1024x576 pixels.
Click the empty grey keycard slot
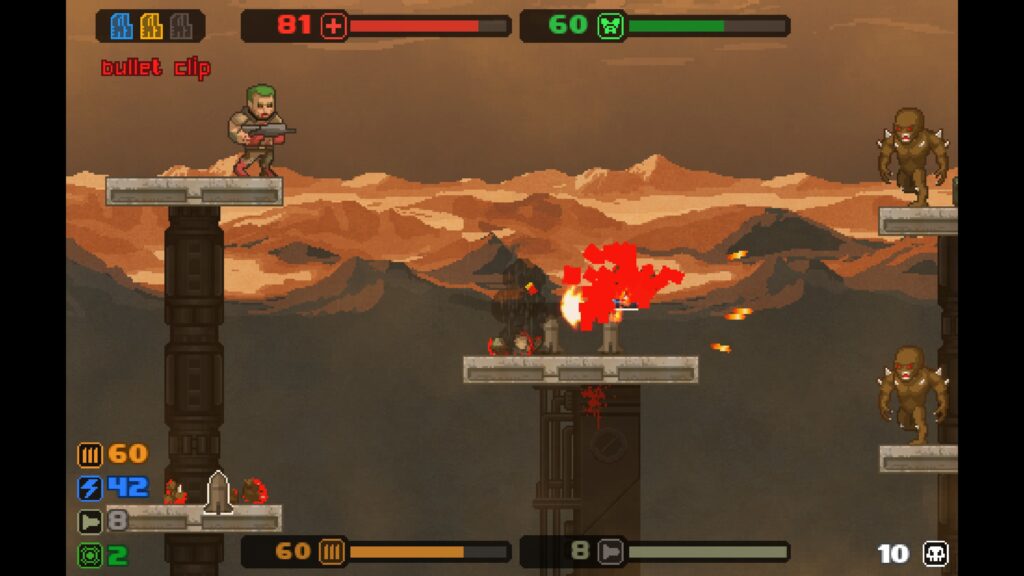point(180,26)
